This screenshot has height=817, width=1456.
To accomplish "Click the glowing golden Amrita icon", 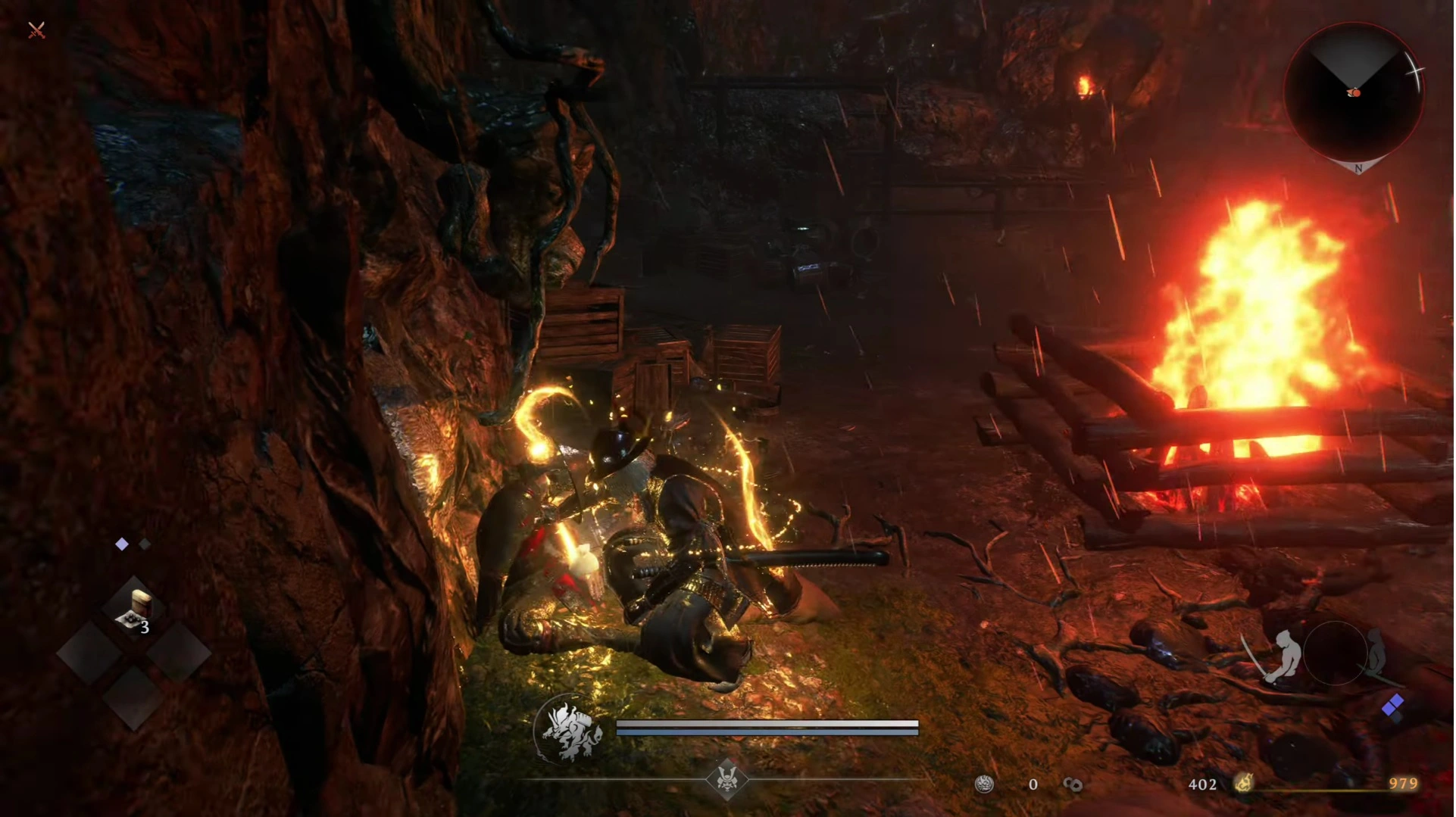I will 1245,783.
